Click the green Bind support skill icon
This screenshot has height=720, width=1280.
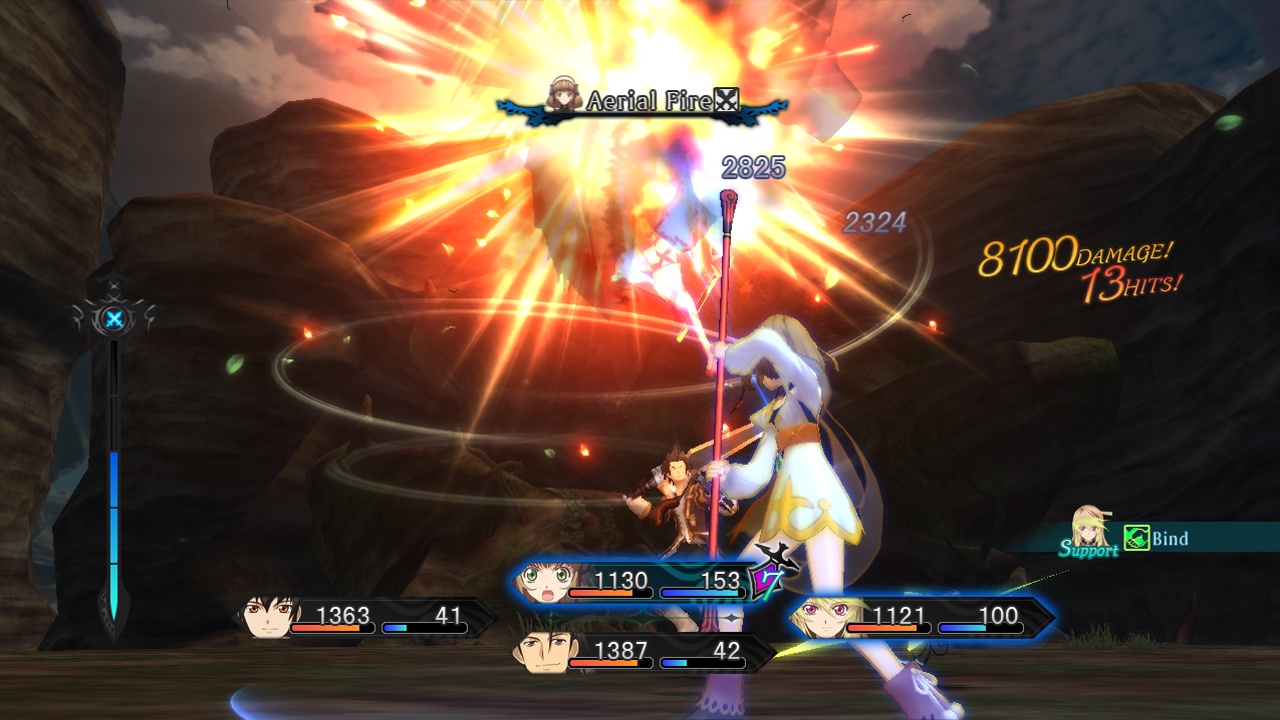click(1136, 538)
